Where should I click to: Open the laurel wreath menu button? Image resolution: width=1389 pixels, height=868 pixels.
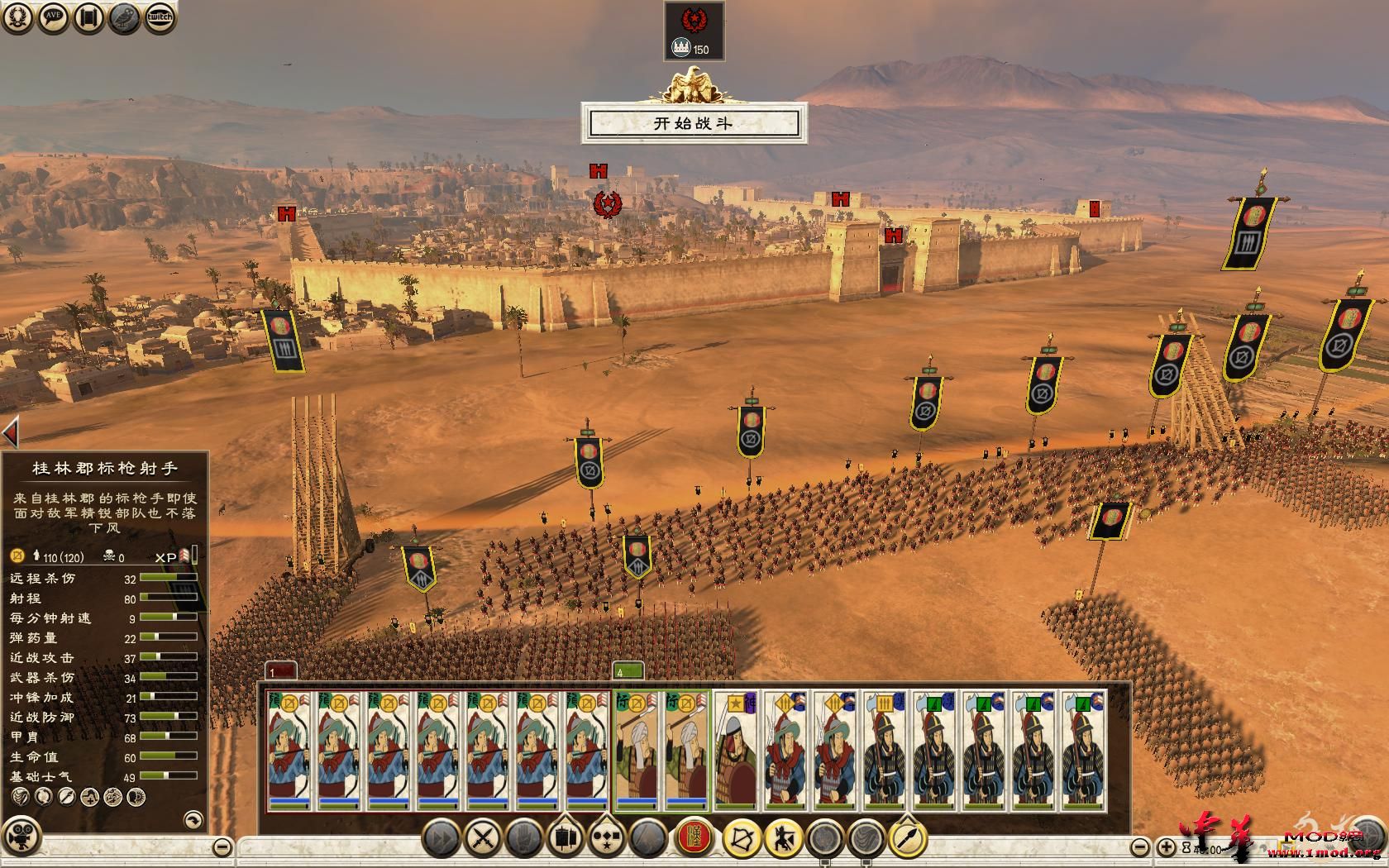click(18, 17)
